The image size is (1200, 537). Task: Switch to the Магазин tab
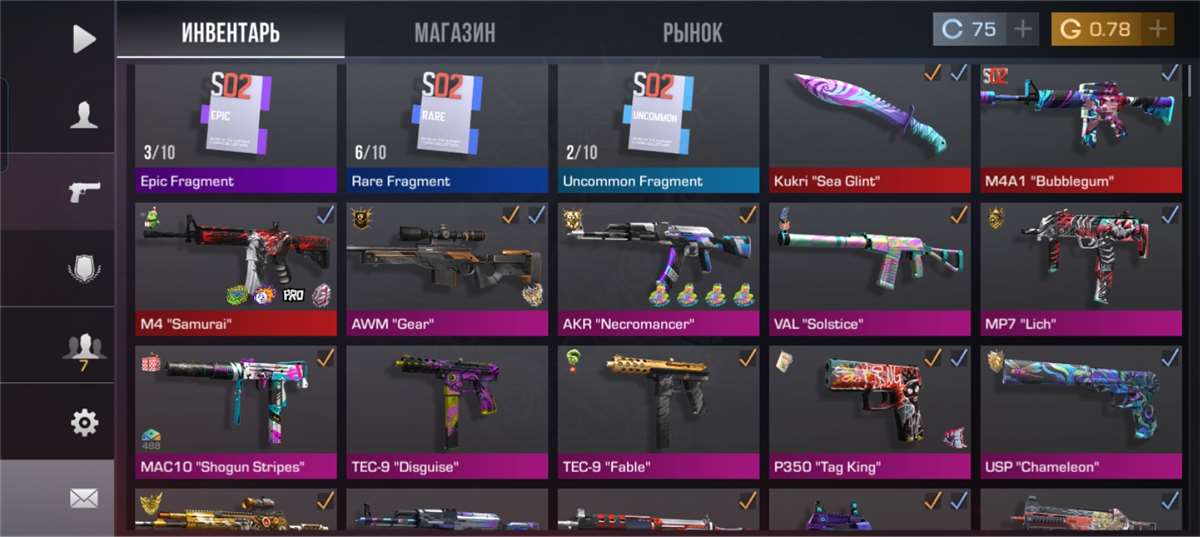coord(454,32)
